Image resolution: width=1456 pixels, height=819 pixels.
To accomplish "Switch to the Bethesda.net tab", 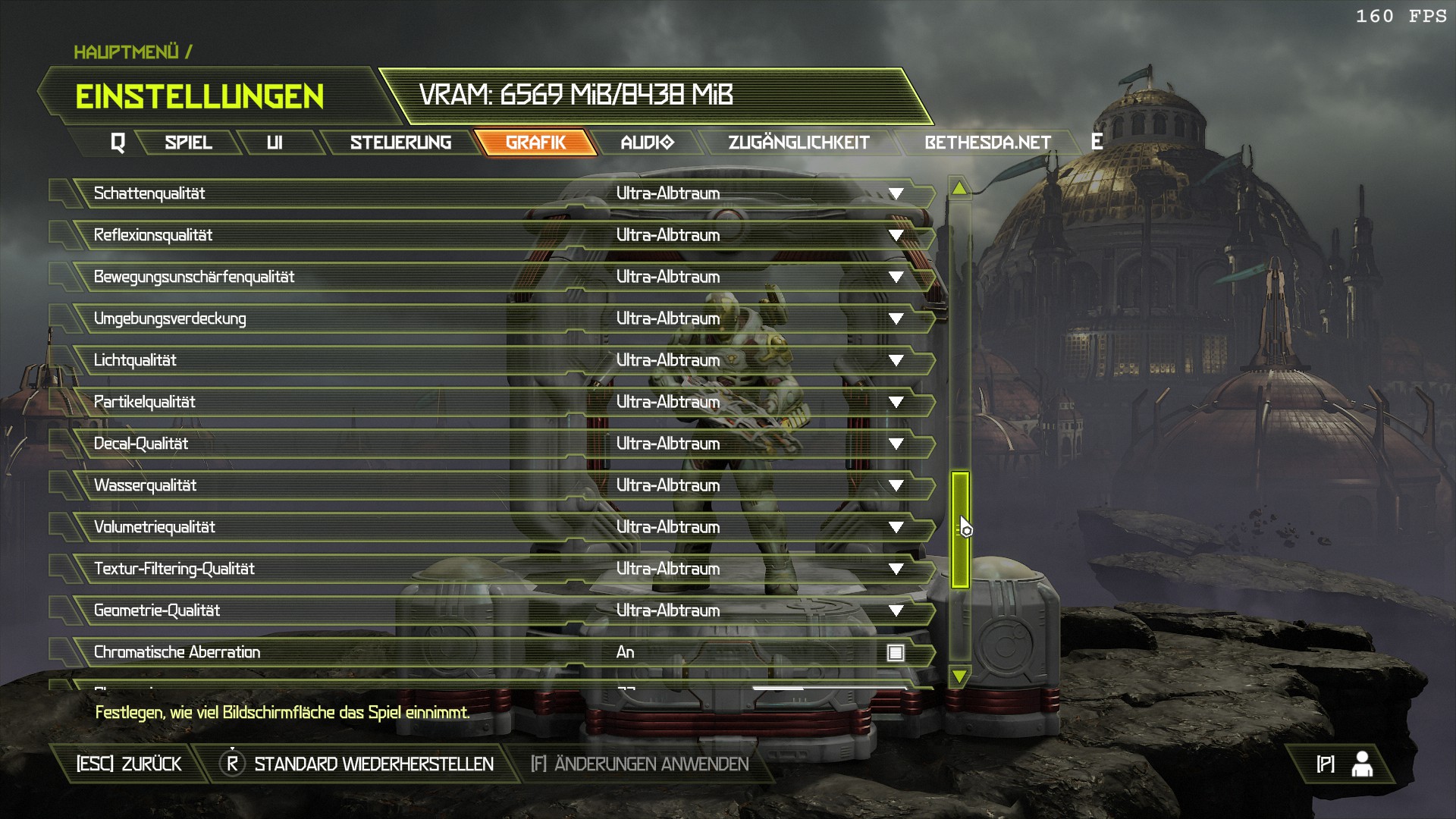I will [987, 143].
